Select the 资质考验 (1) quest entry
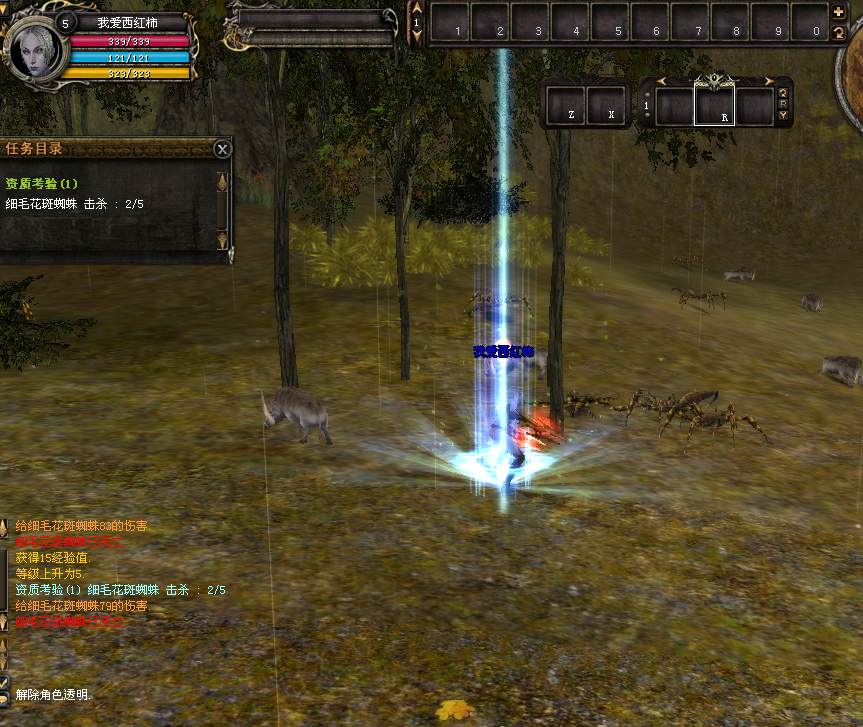Screen dimensions: 863x727 click(x=41, y=184)
